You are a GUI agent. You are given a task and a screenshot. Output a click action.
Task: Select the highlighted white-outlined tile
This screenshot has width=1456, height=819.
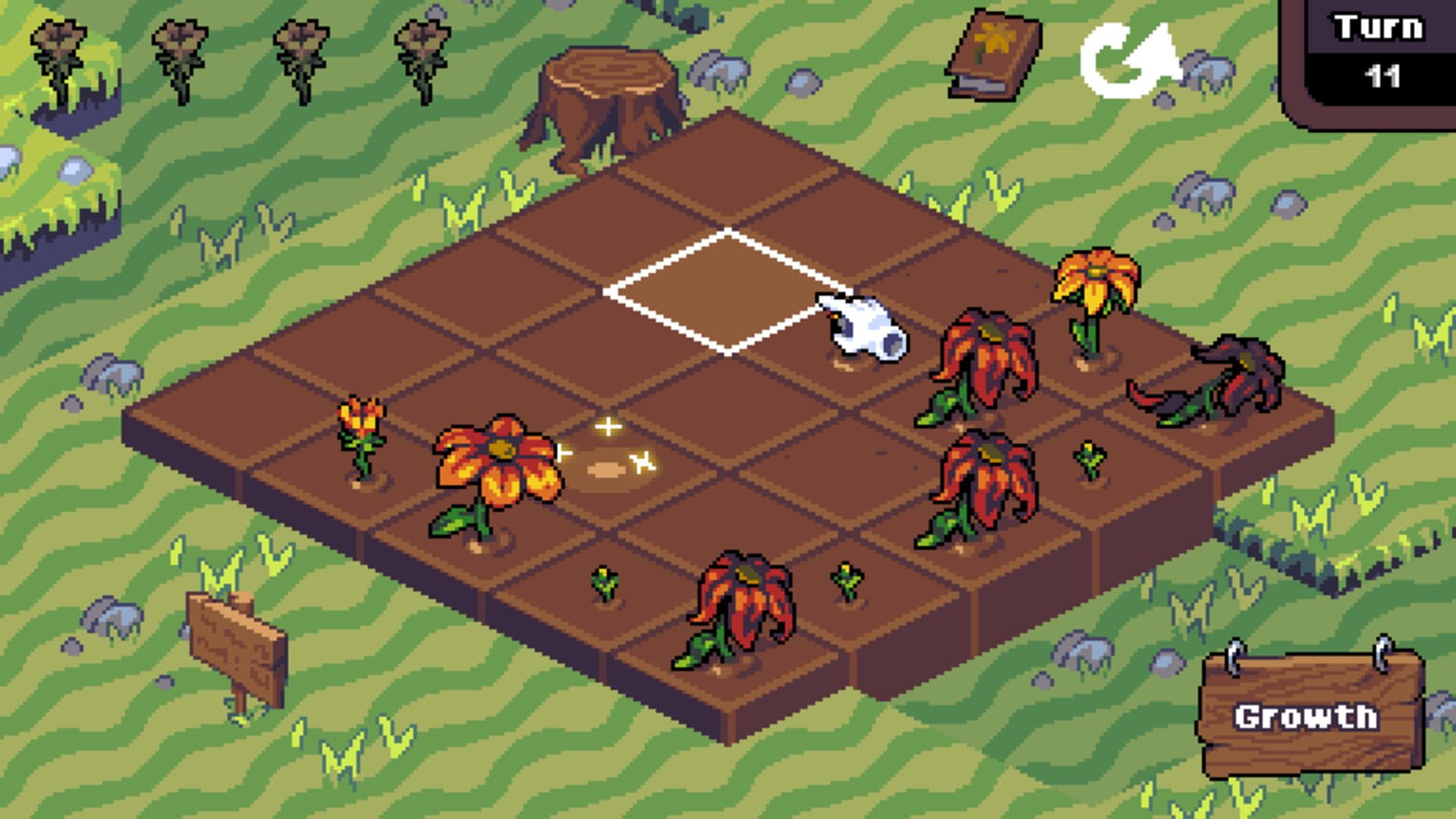[x=724, y=292]
